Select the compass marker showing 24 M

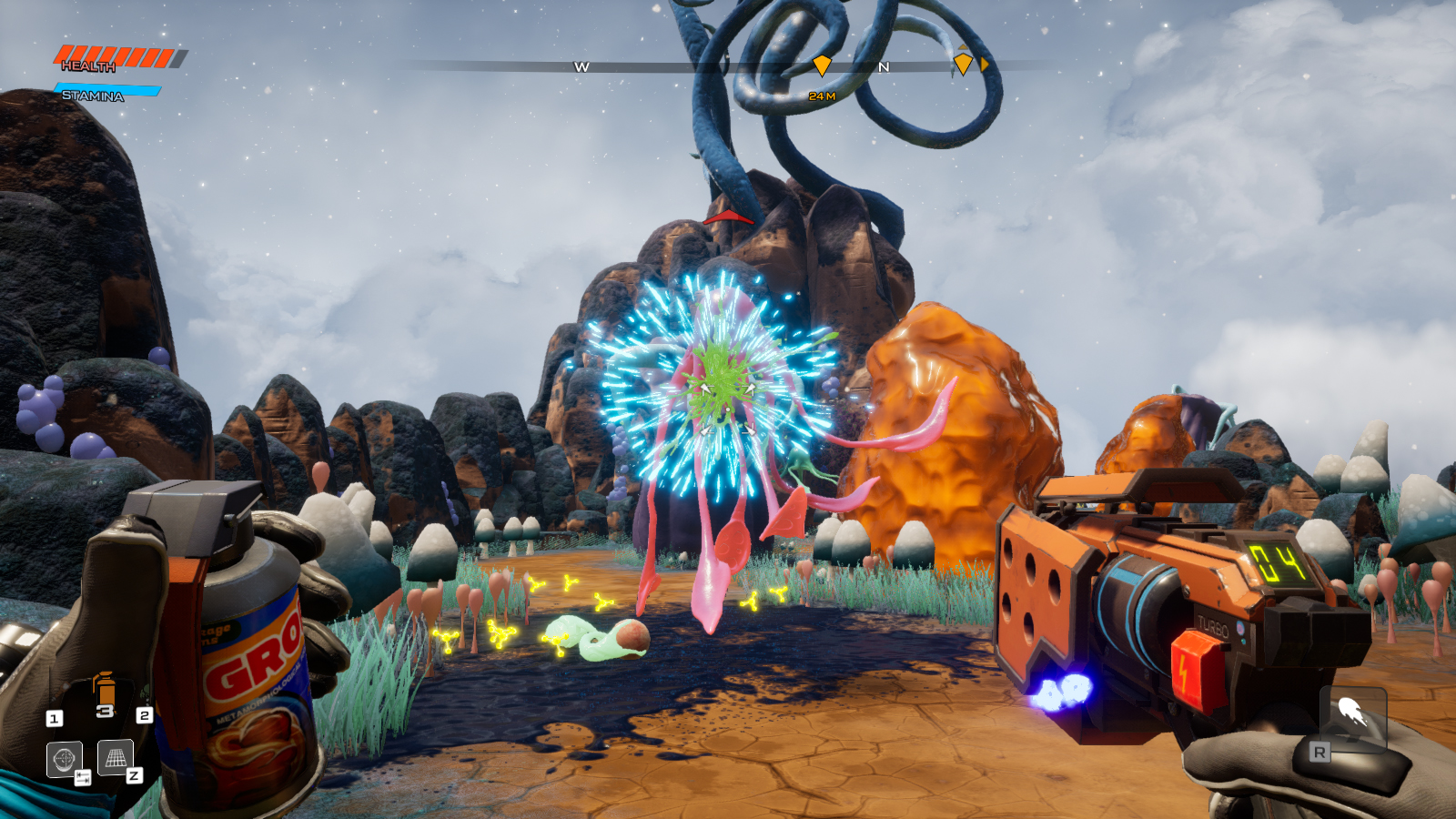pyautogui.click(x=822, y=66)
